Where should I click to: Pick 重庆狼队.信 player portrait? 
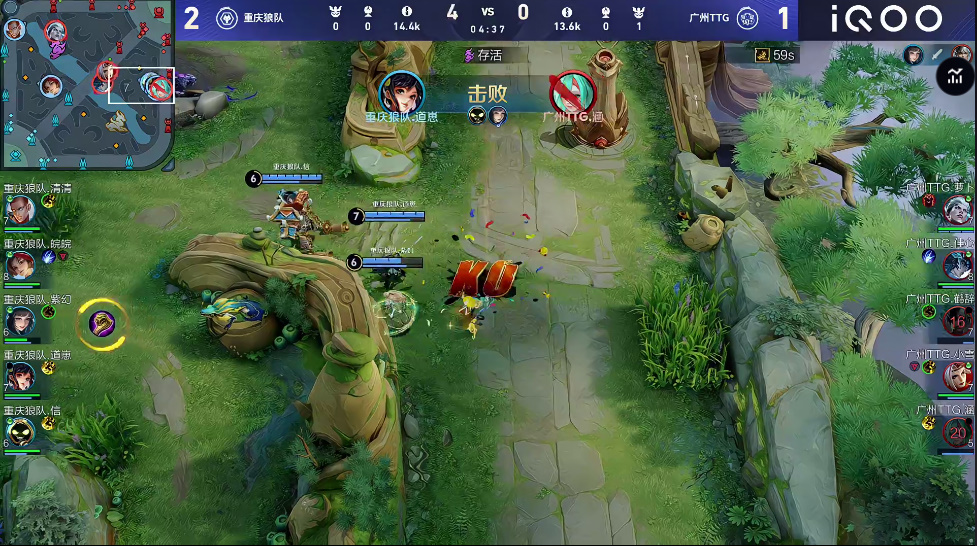pyautogui.click(x=20, y=431)
